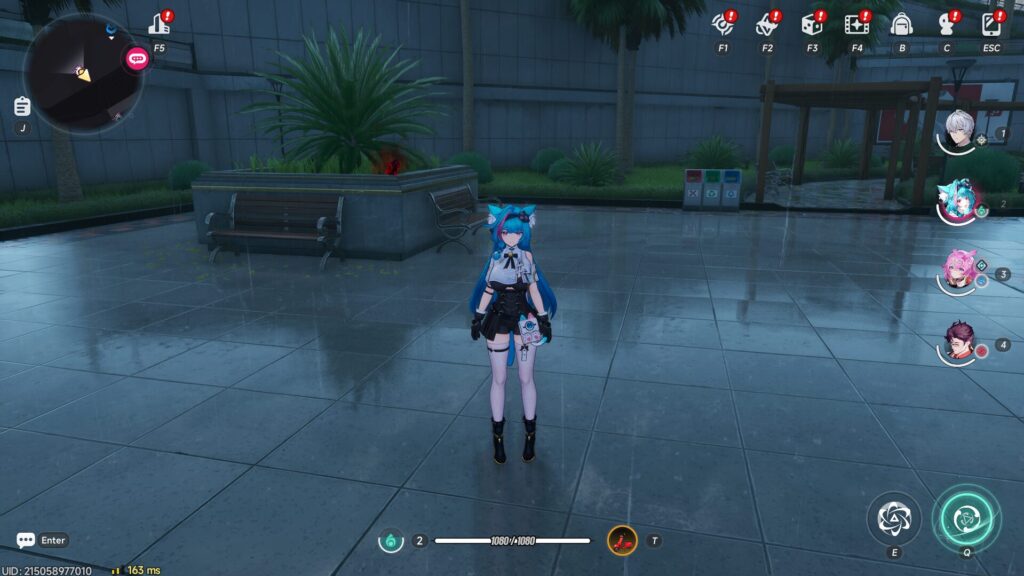Open the clipboard quest log icon
Screen dimensions: 1024x576
22,107
